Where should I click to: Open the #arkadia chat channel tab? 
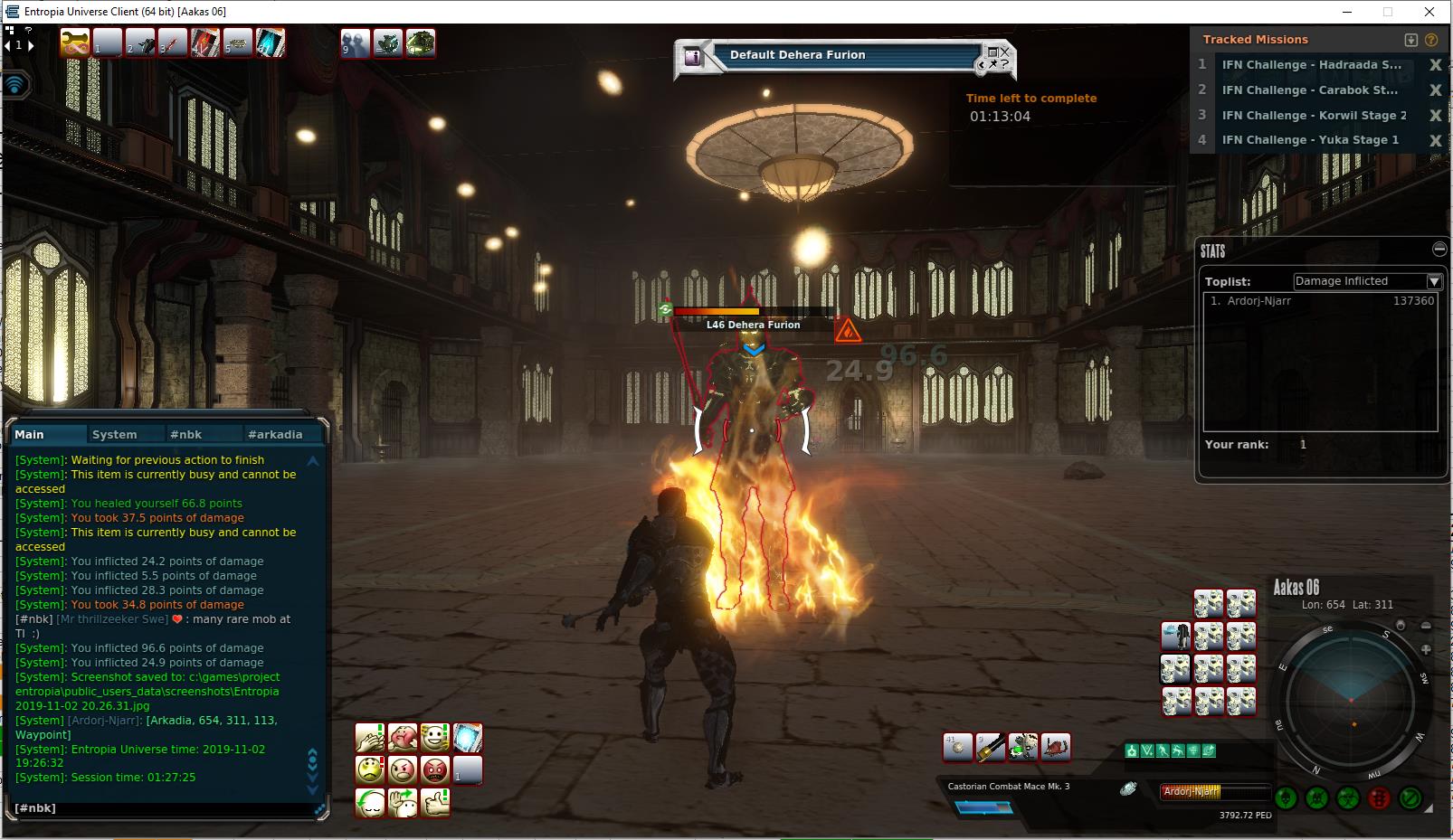click(275, 435)
